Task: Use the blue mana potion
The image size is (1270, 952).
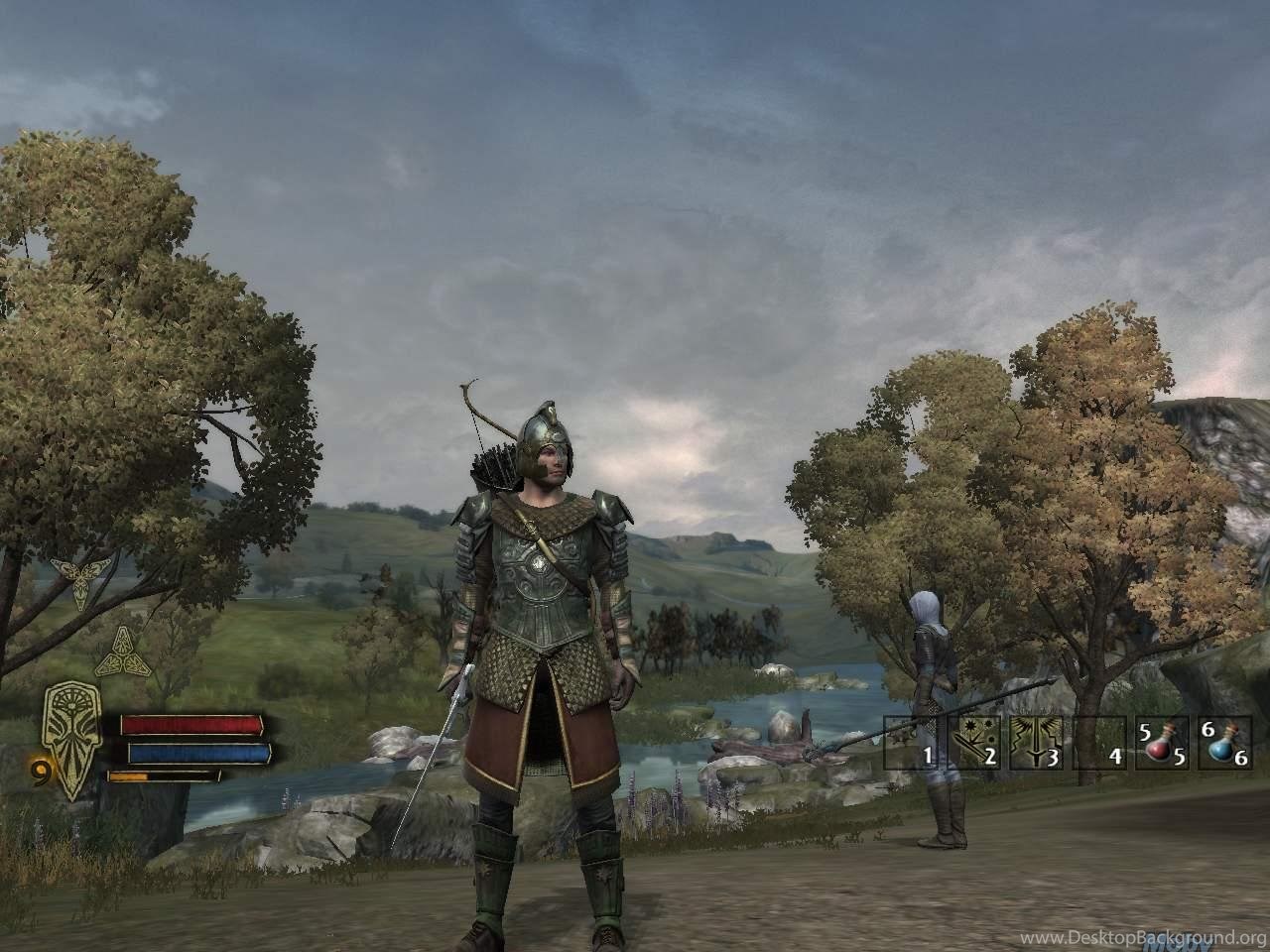Action: (1223, 745)
